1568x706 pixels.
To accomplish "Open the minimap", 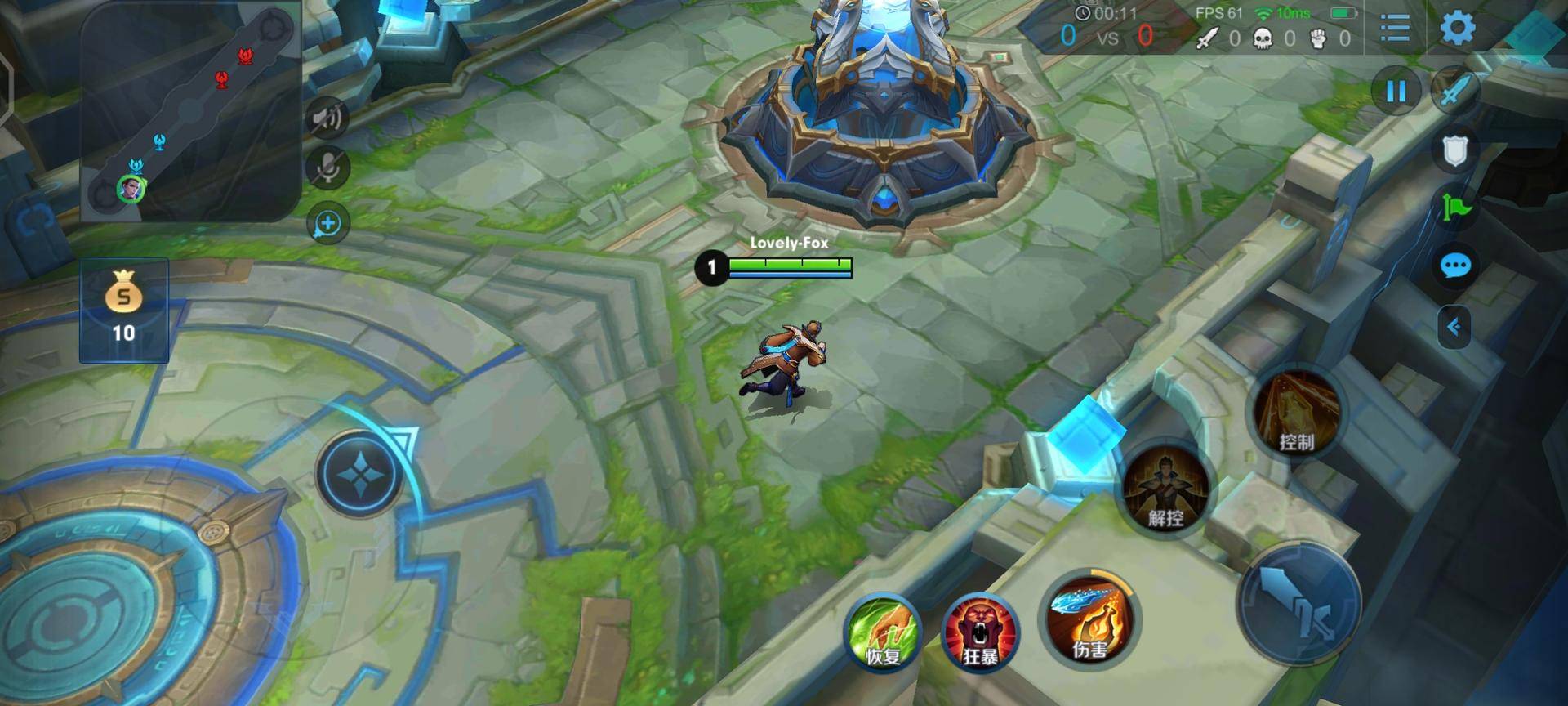I will [190, 110].
